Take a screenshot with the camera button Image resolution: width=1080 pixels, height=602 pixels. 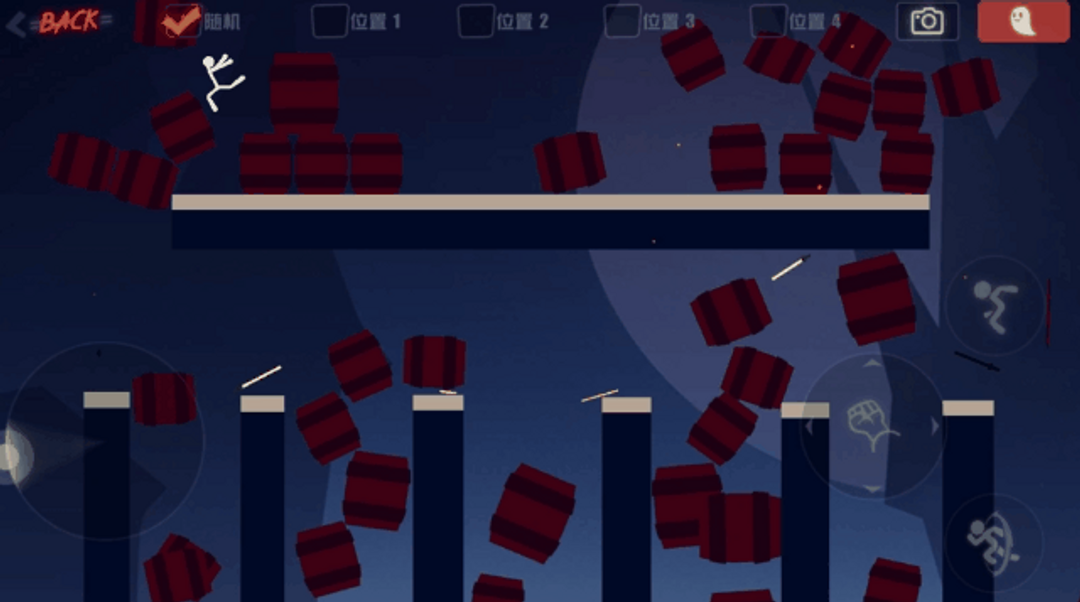tap(927, 21)
